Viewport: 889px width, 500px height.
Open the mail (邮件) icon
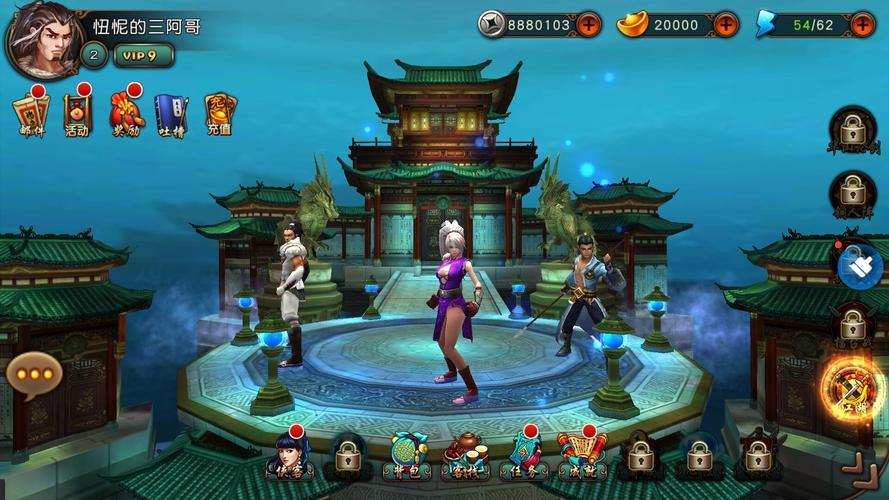pos(31,113)
